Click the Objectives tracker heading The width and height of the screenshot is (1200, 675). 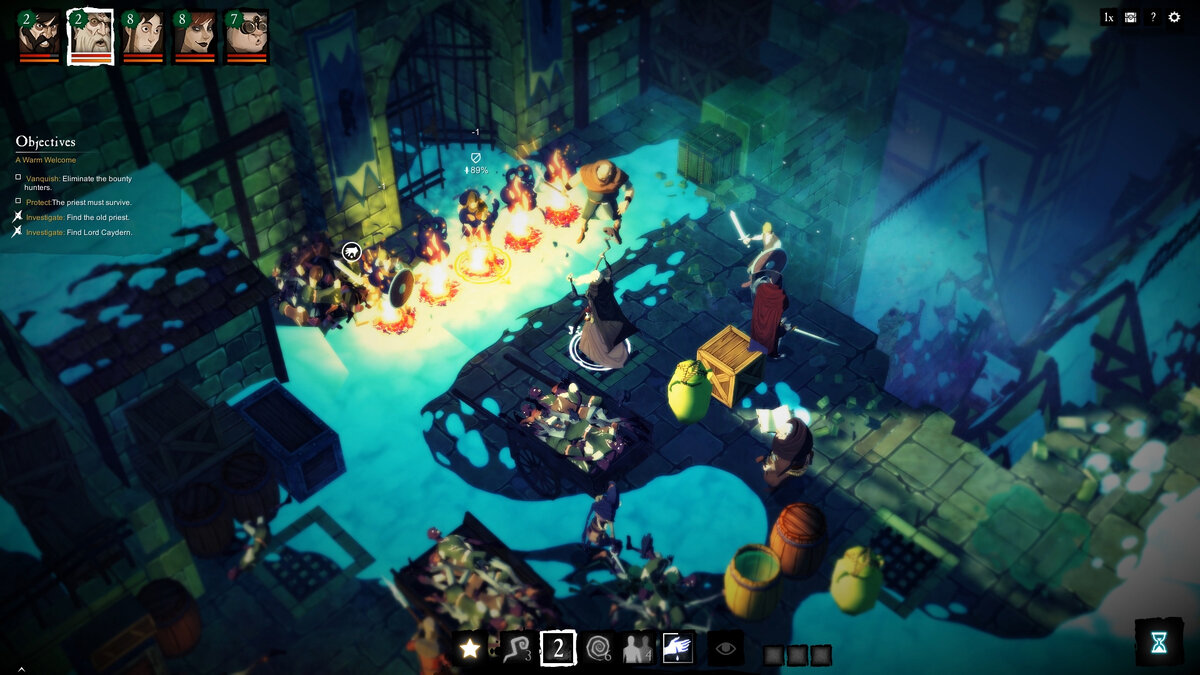(45, 142)
